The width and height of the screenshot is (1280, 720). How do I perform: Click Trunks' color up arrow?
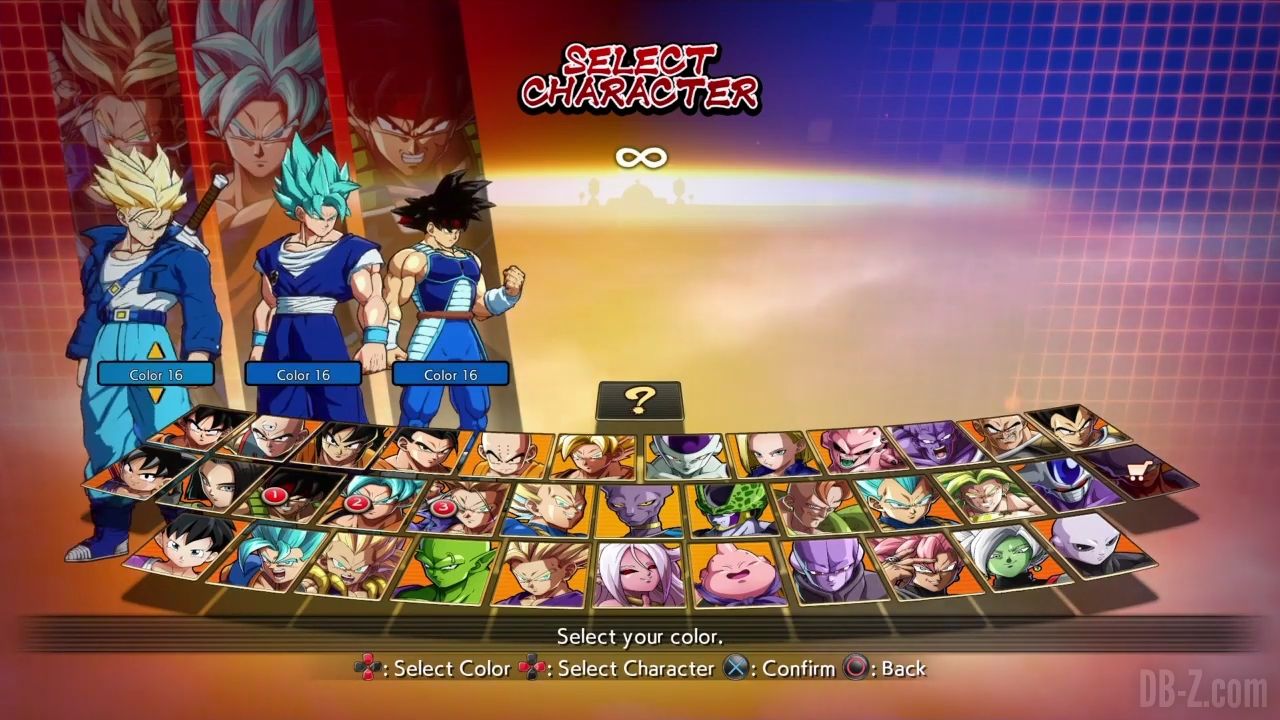pos(155,351)
